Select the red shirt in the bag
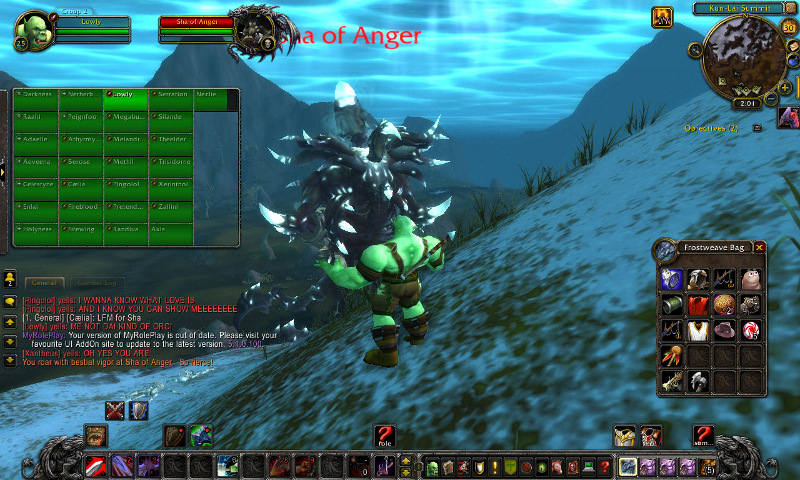This screenshot has width=800, height=480. pos(697,304)
